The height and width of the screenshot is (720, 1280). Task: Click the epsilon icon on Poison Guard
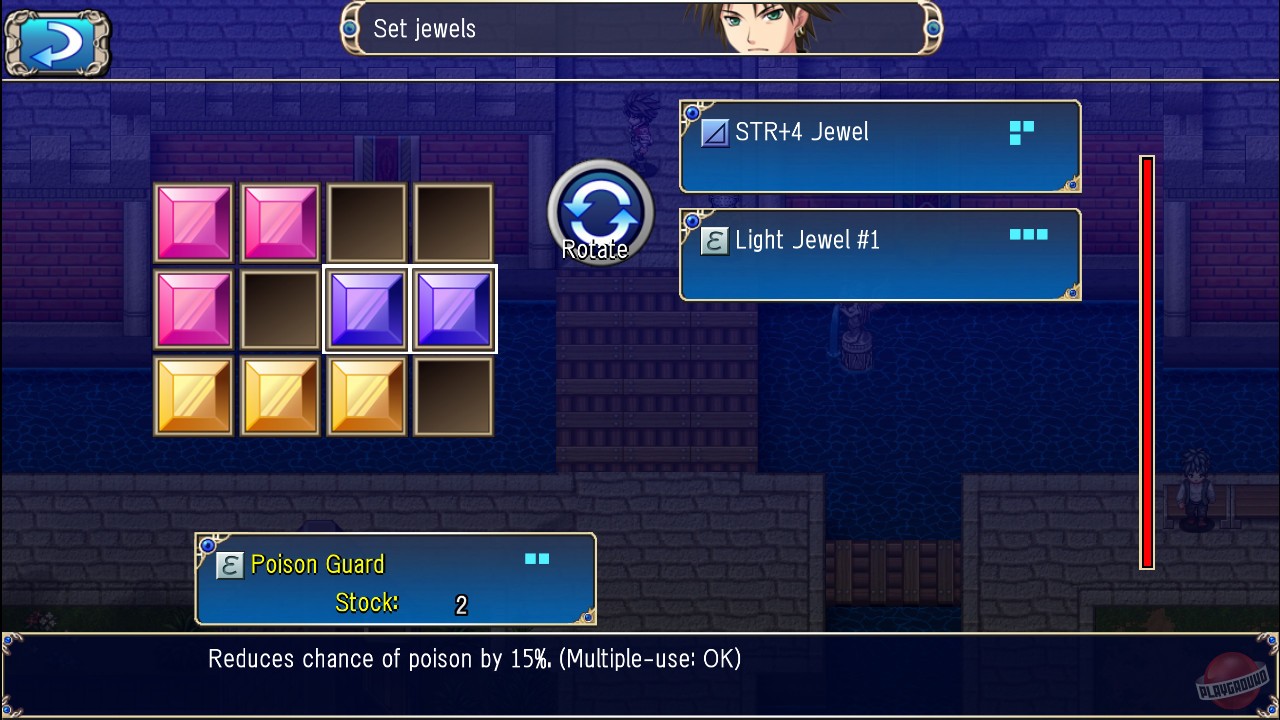point(228,564)
